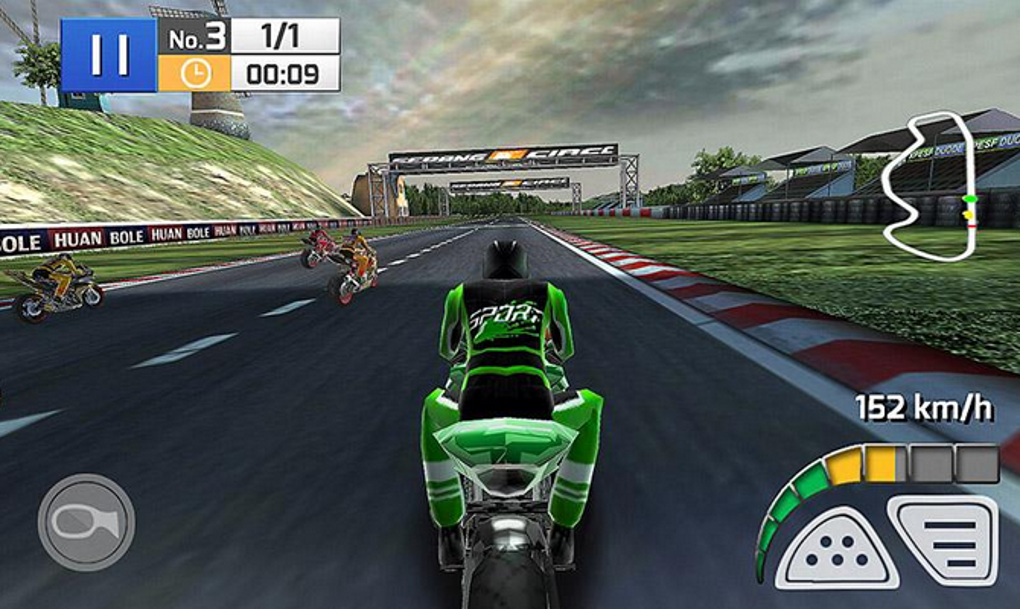Screen dimensions: 1020x609
Task: Tap the rear-view mirror button
Action: coord(86,522)
